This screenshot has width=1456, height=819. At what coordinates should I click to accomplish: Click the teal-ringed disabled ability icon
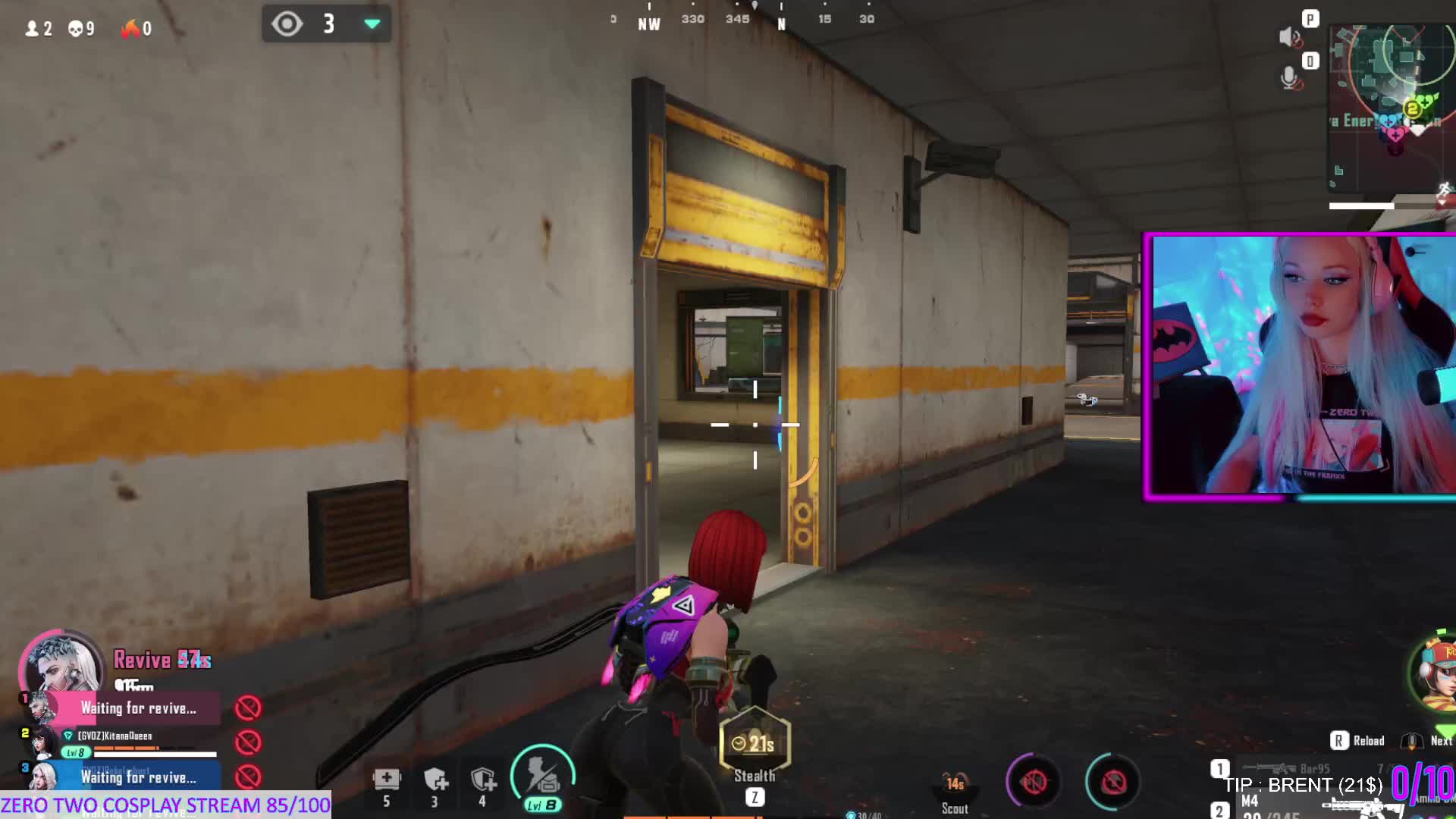[x=1113, y=782]
